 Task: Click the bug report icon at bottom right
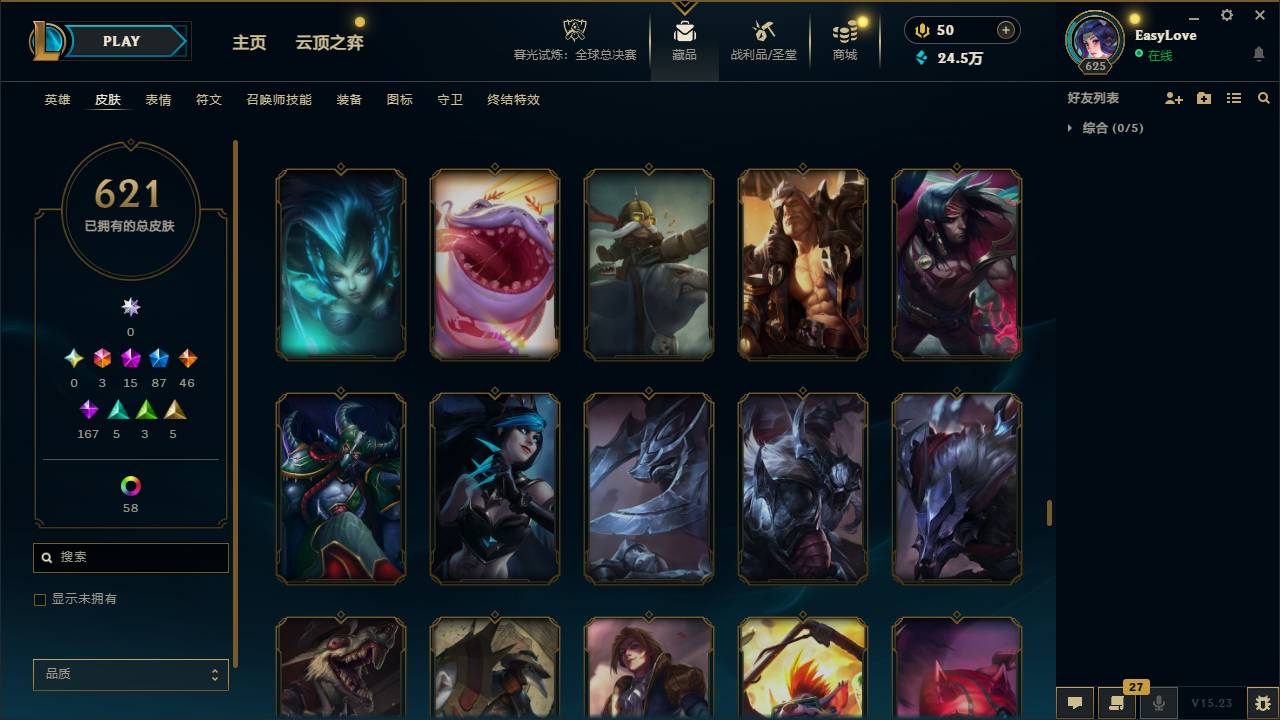1263,703
